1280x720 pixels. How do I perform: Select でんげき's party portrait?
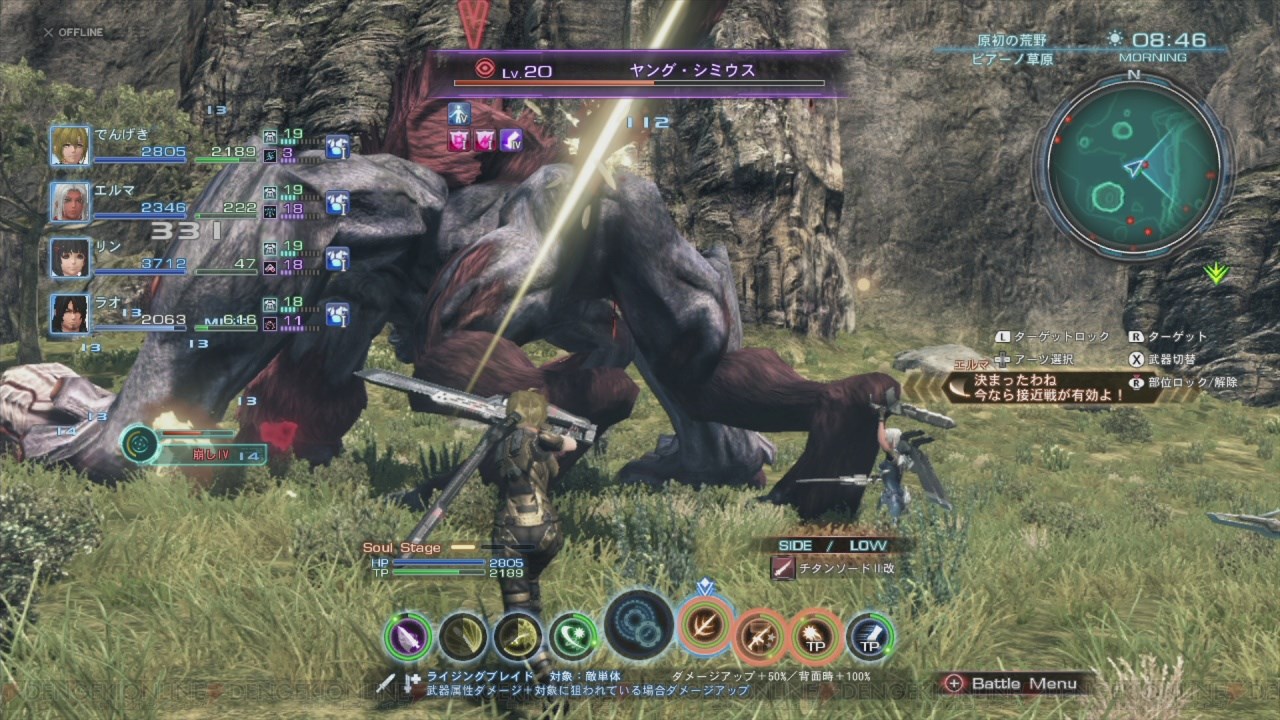coord(70,146)
